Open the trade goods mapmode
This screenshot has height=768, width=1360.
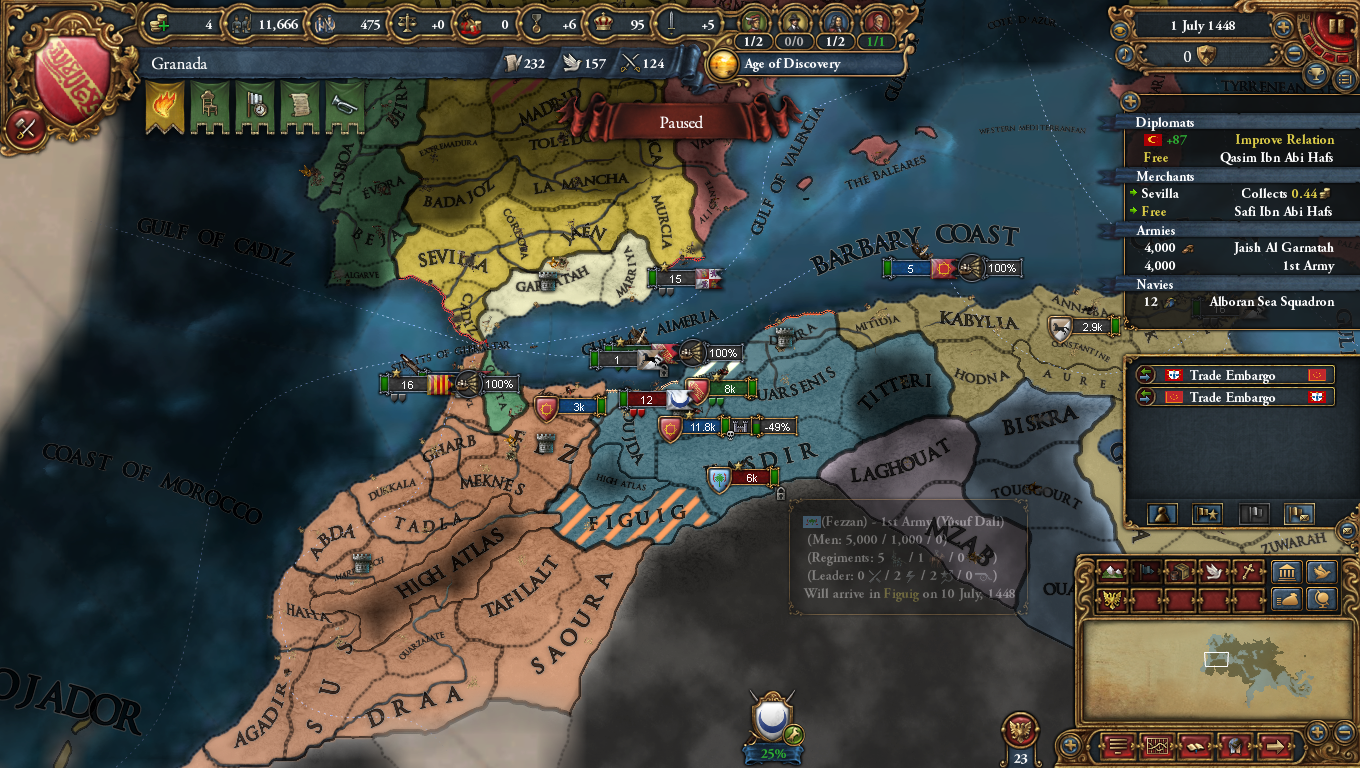[1179, 570]
